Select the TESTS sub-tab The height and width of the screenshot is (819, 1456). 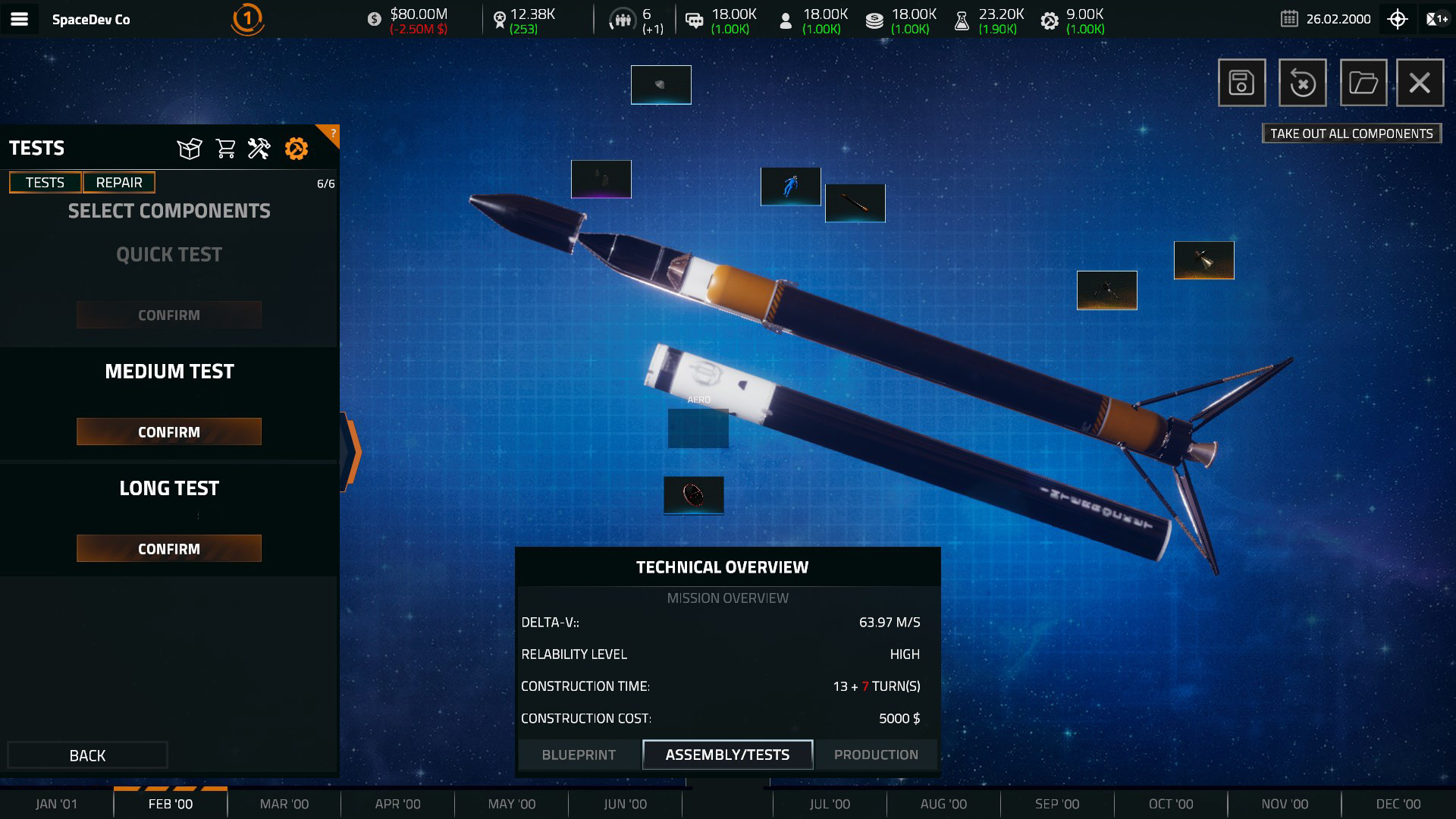click(x=44, y=182)
